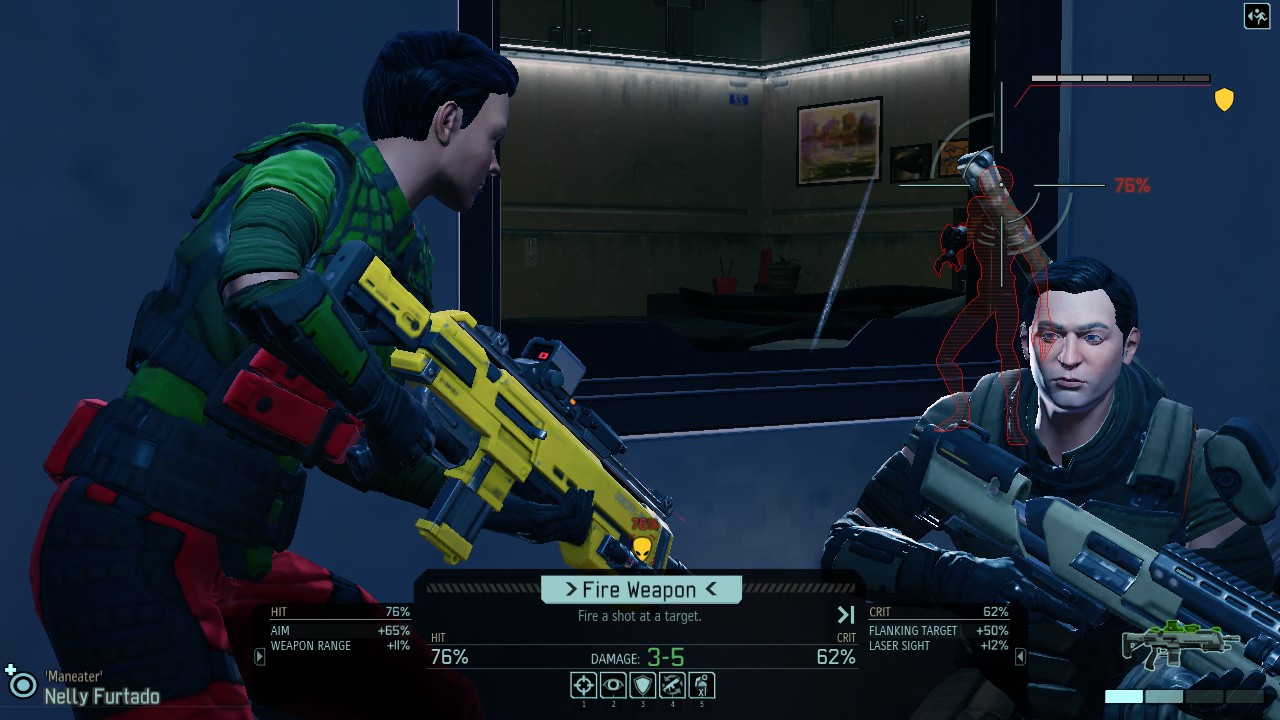The width and height of the screenshot is (1280, 720).
Task: Use the grenade throw ability
Action: [702, 685]
